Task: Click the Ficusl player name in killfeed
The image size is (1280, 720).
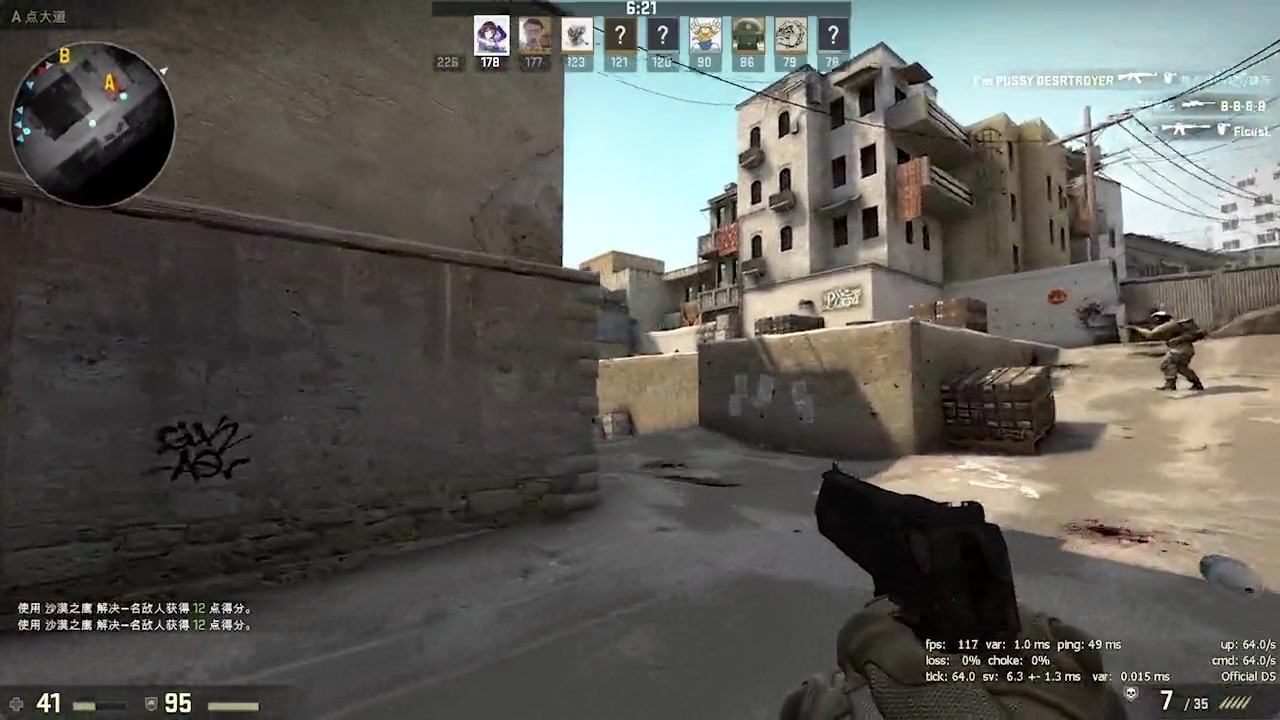Action: [x=1253, y=131]
